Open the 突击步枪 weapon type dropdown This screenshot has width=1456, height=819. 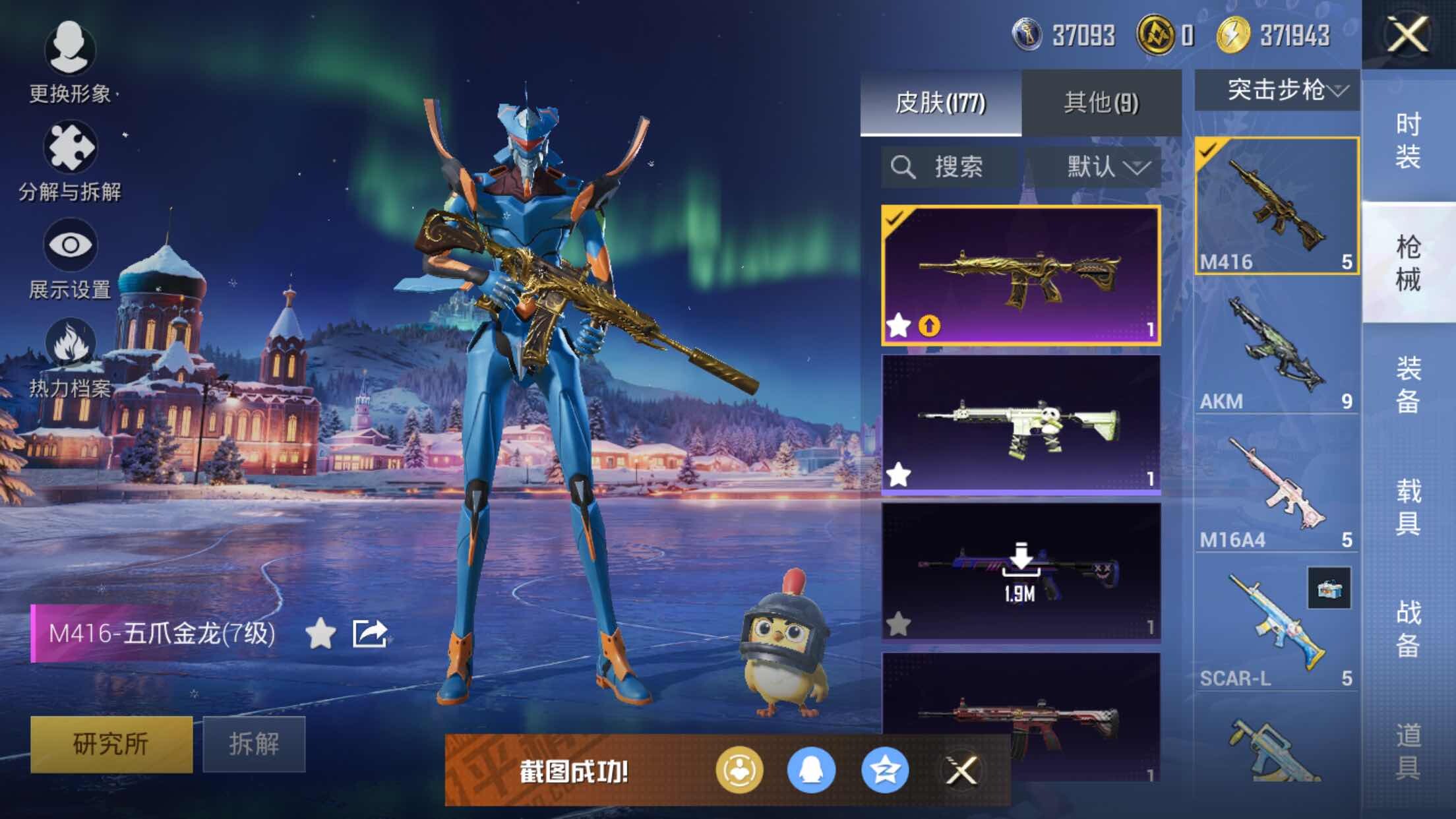pos(1277,90)
